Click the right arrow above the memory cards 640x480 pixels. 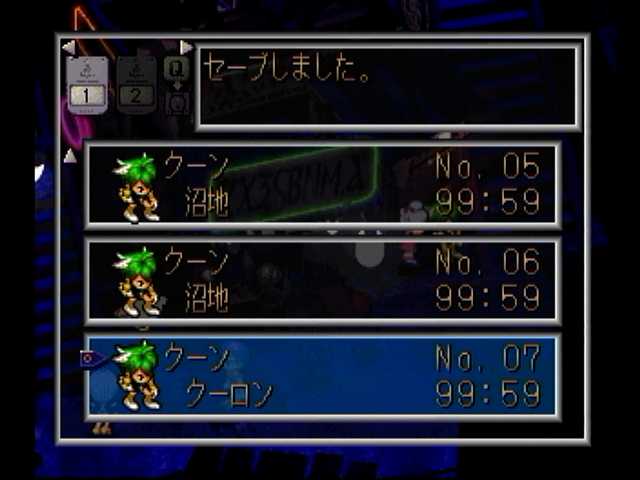(185, 47)
